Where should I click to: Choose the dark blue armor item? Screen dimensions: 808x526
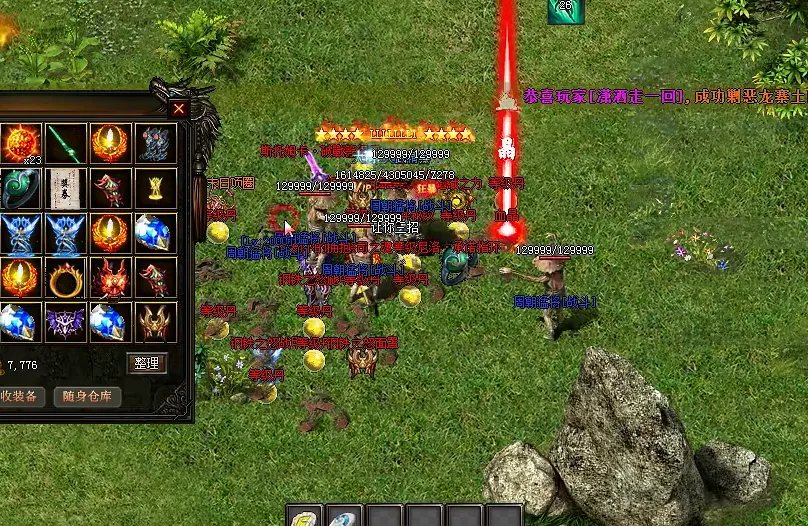[x=155, y=143]
